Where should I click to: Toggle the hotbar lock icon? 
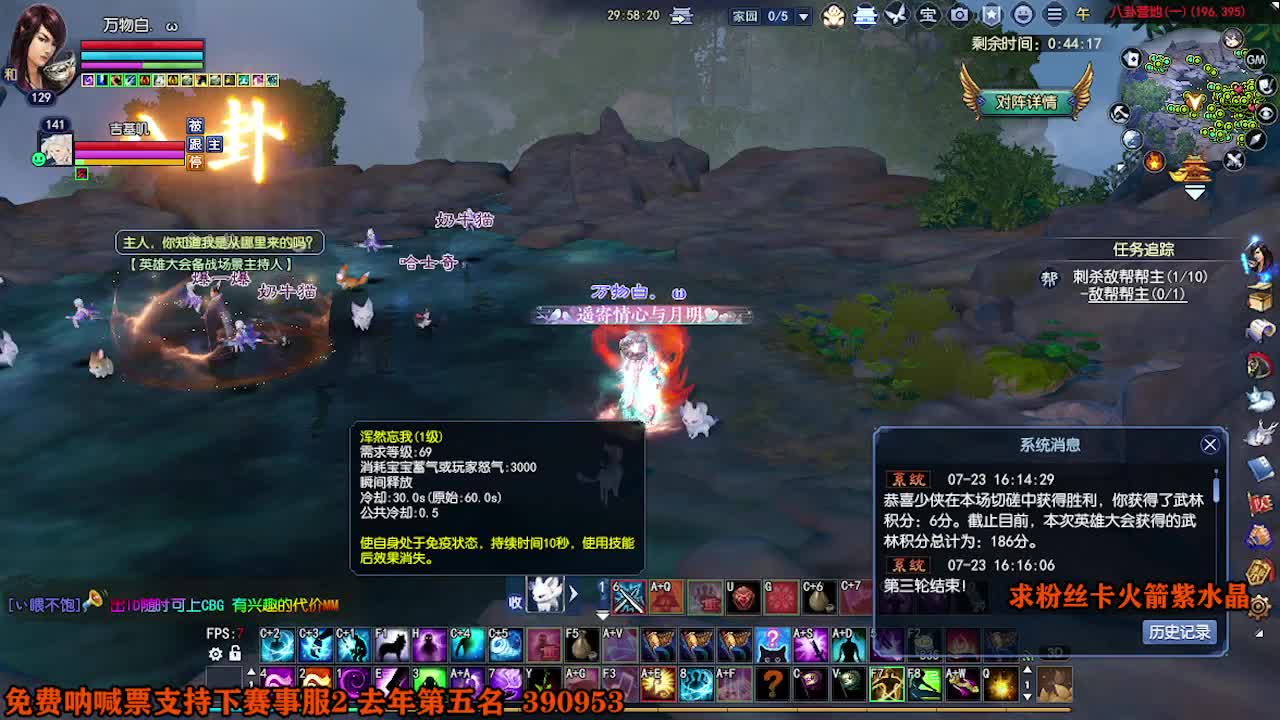(x=233, y=653)
